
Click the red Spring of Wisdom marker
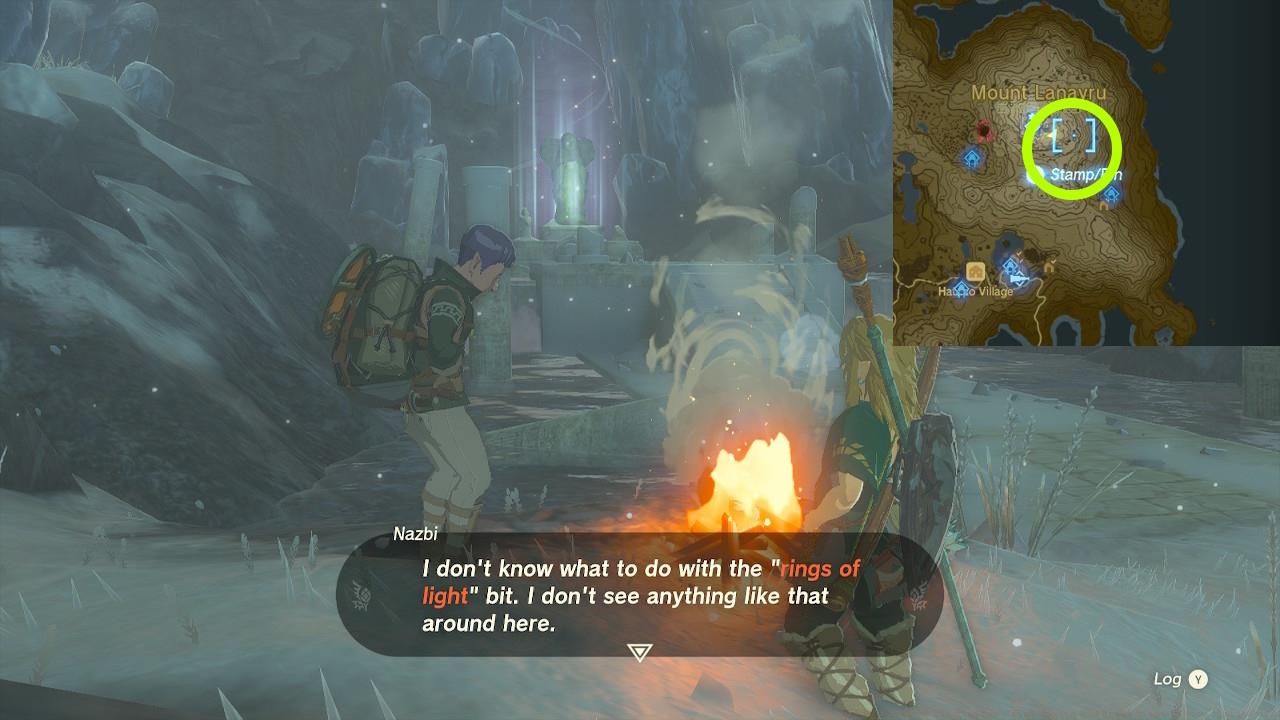point(986,132)
